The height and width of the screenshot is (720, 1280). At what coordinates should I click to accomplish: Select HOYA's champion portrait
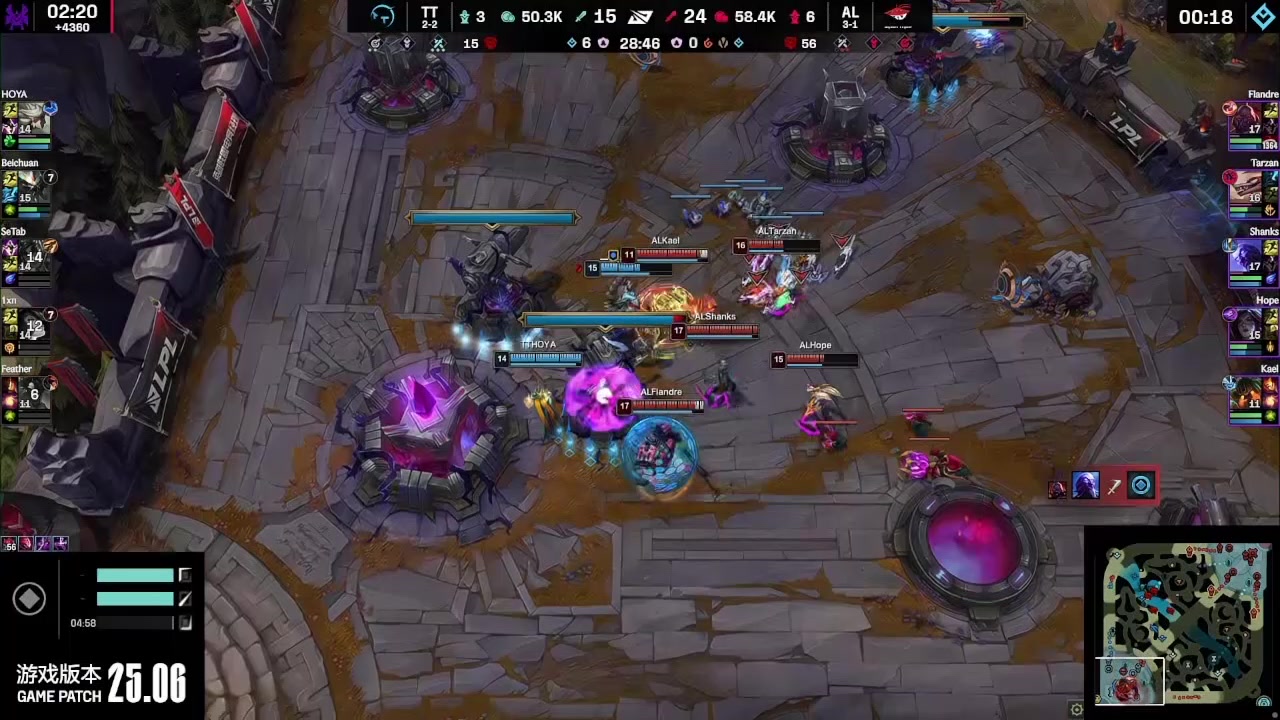click(31, 117)
